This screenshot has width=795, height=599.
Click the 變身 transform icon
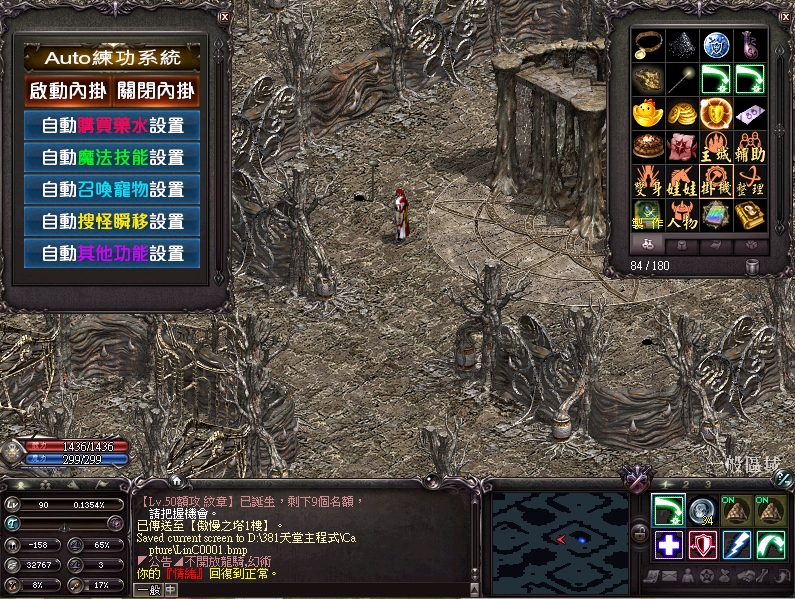647,182
